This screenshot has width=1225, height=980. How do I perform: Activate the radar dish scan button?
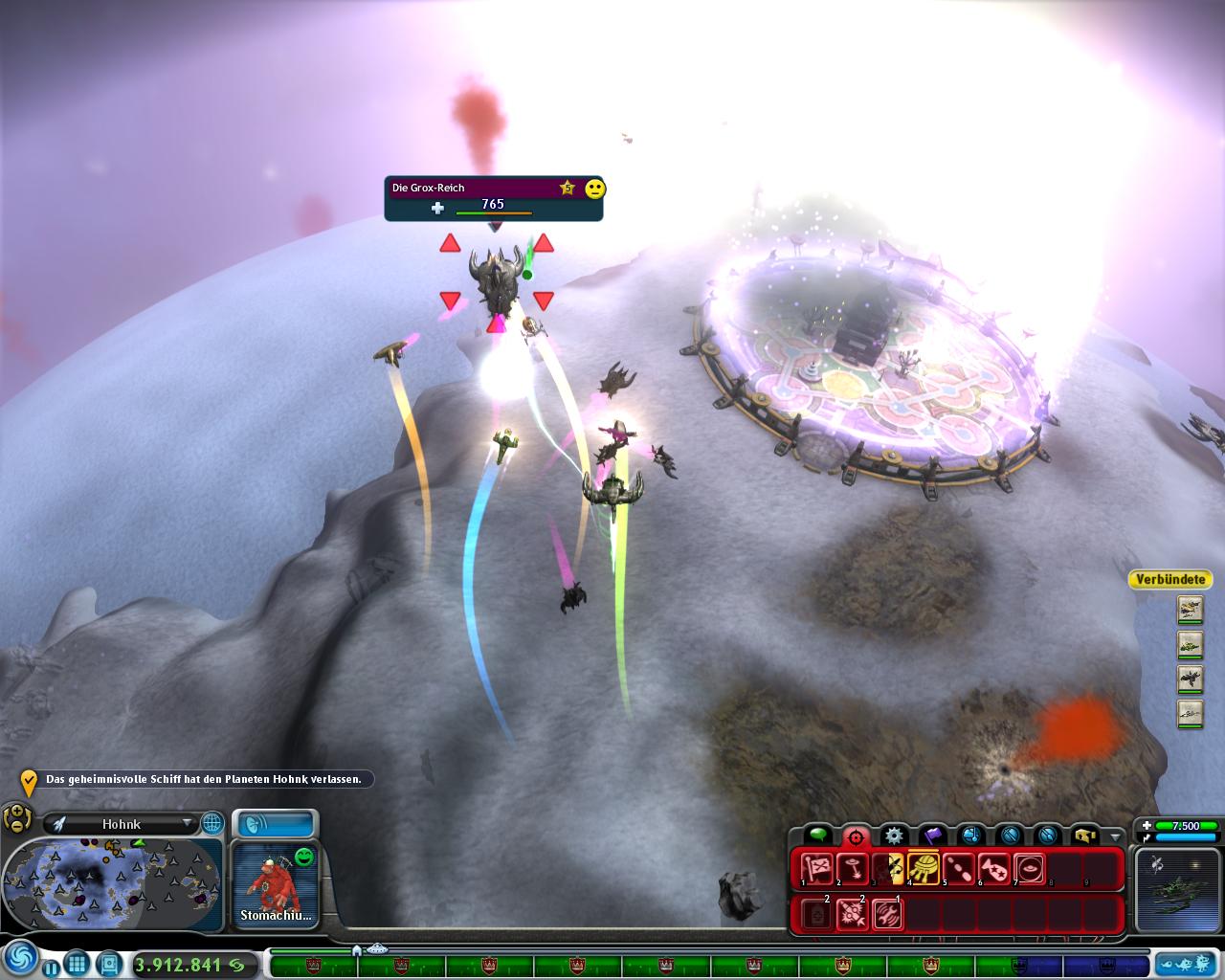(x=276, y=824)
